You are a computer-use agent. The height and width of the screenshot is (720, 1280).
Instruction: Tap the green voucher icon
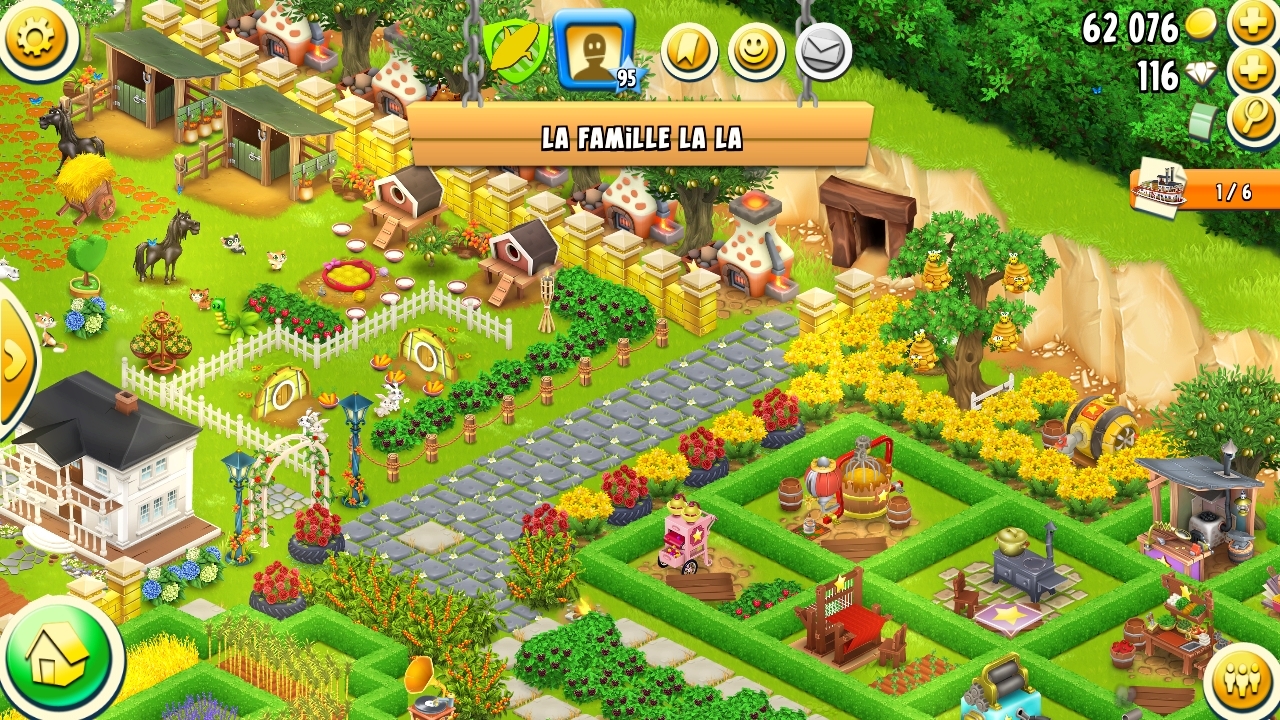pos(1204,122)
